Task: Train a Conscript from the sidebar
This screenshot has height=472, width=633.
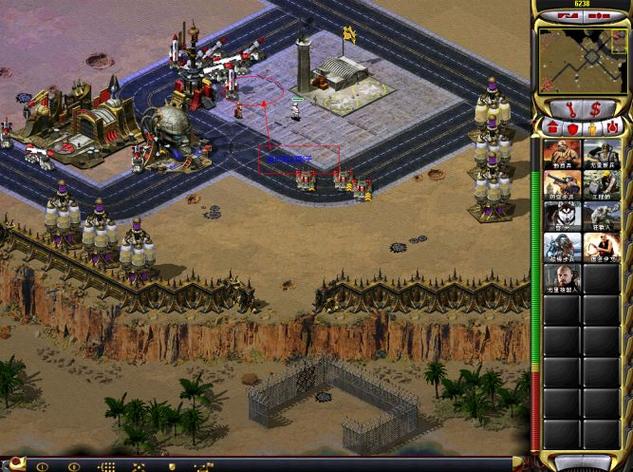Action: [x=561, y=154]
